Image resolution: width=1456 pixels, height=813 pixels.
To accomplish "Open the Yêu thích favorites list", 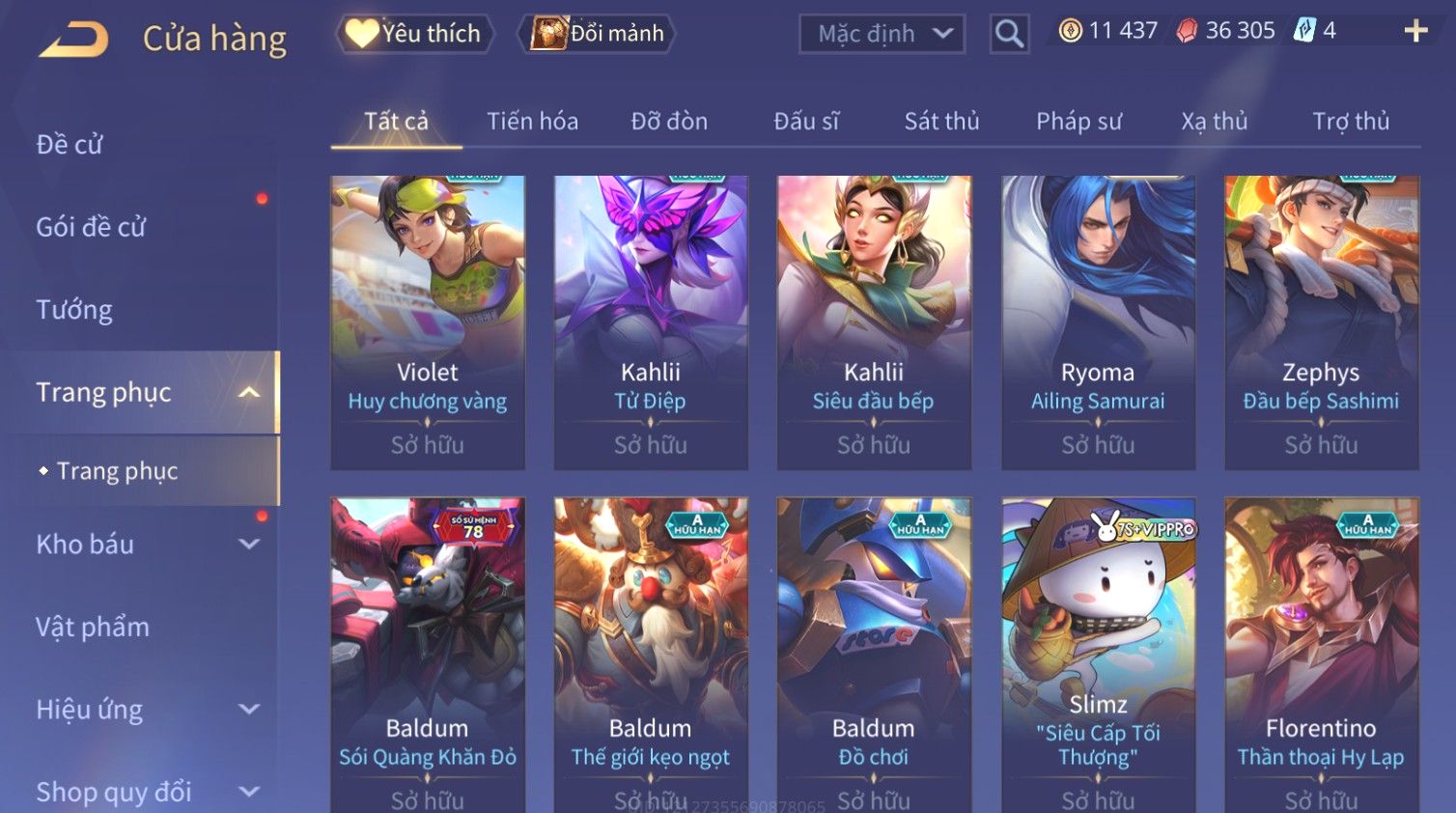I will [415, 34].
